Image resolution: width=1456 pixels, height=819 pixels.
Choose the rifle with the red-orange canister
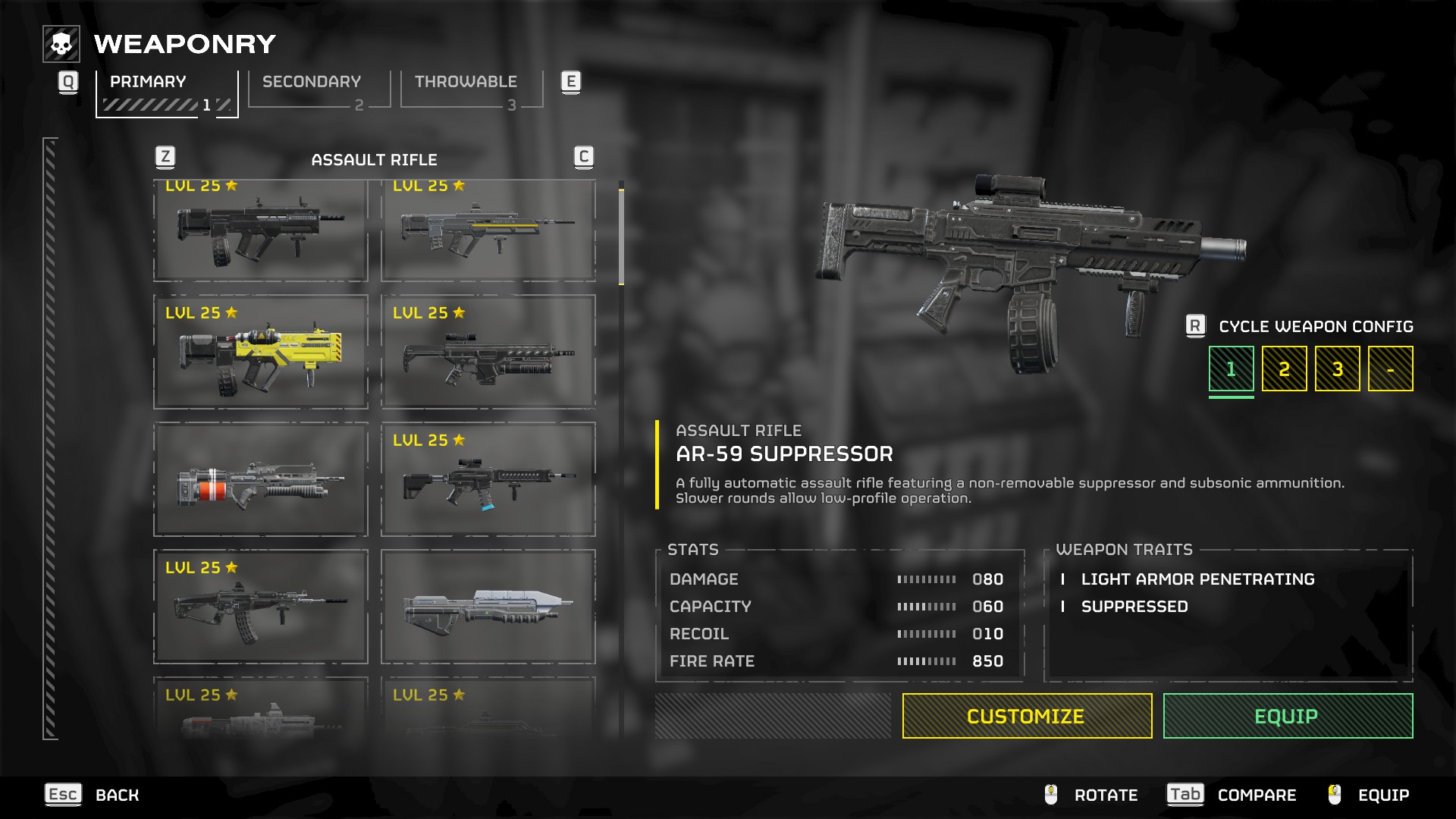pos(261,480)
